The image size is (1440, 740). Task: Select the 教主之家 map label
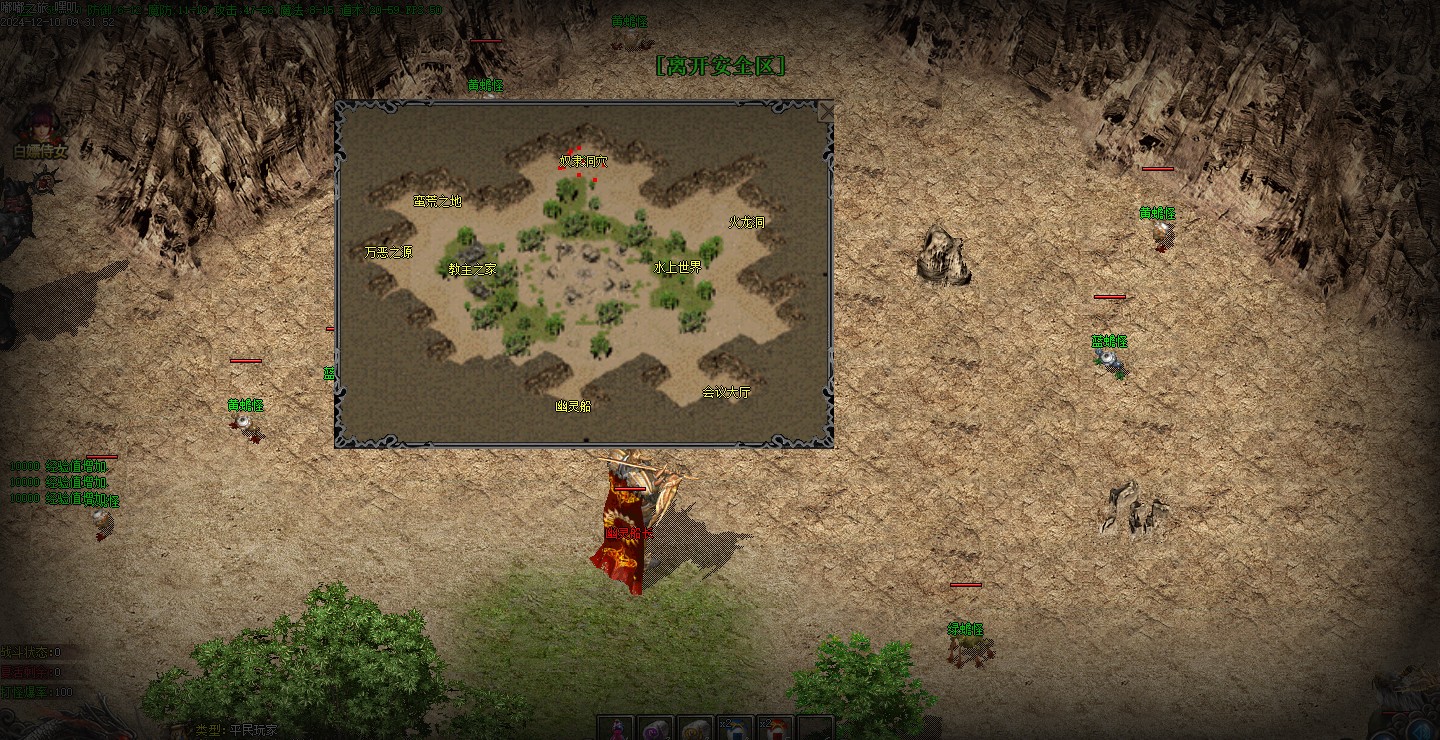pyautogui.click(x=472, y=269)
